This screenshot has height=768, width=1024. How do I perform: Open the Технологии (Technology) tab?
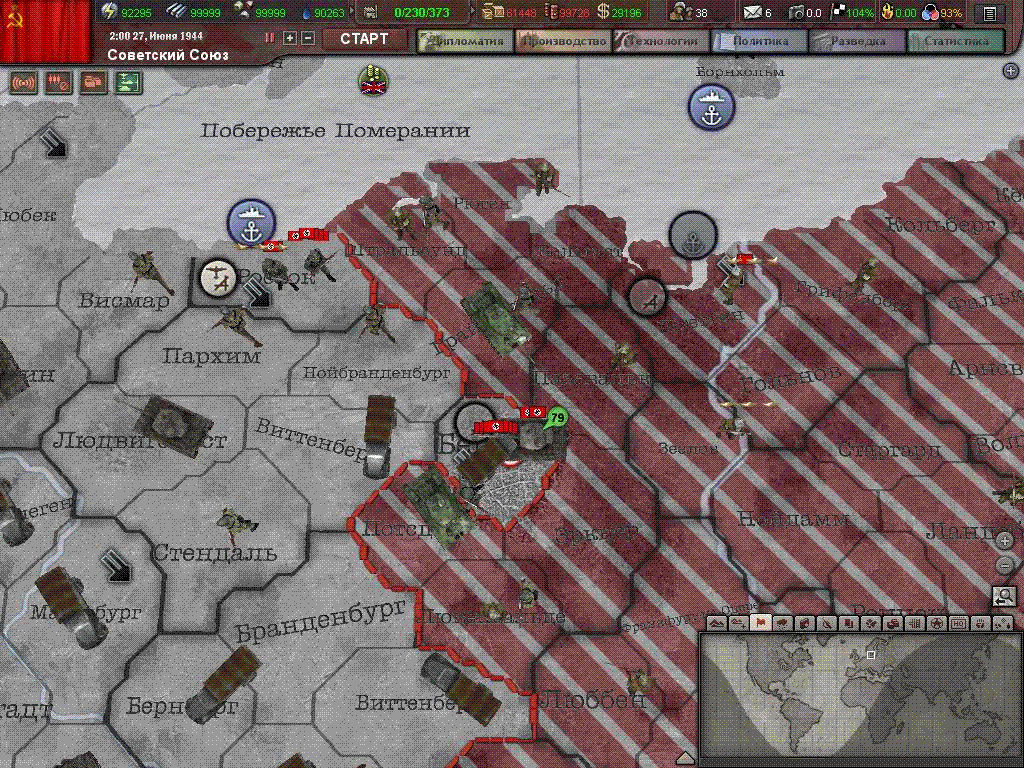click(x=661, y=41)
